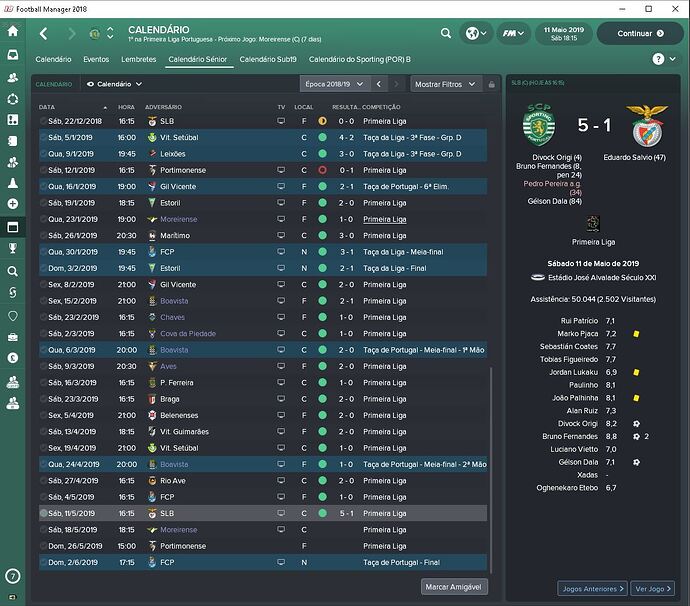Open the Calendário view dropdown
690x606 pixels.
pyautogui.click(x=115, y=85)
